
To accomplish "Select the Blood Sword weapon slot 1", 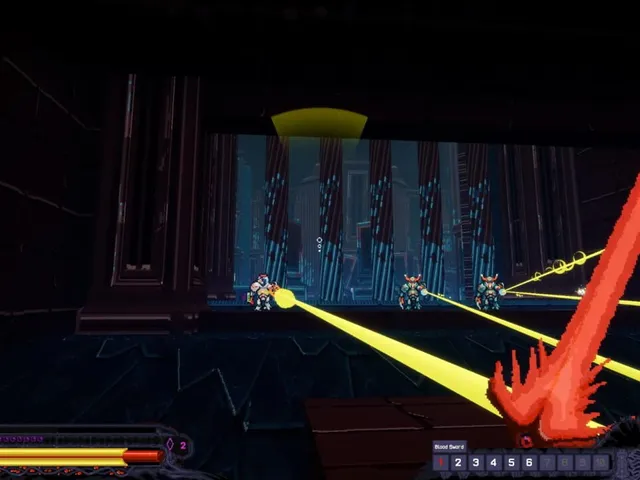I will click(x=441, y=462).
